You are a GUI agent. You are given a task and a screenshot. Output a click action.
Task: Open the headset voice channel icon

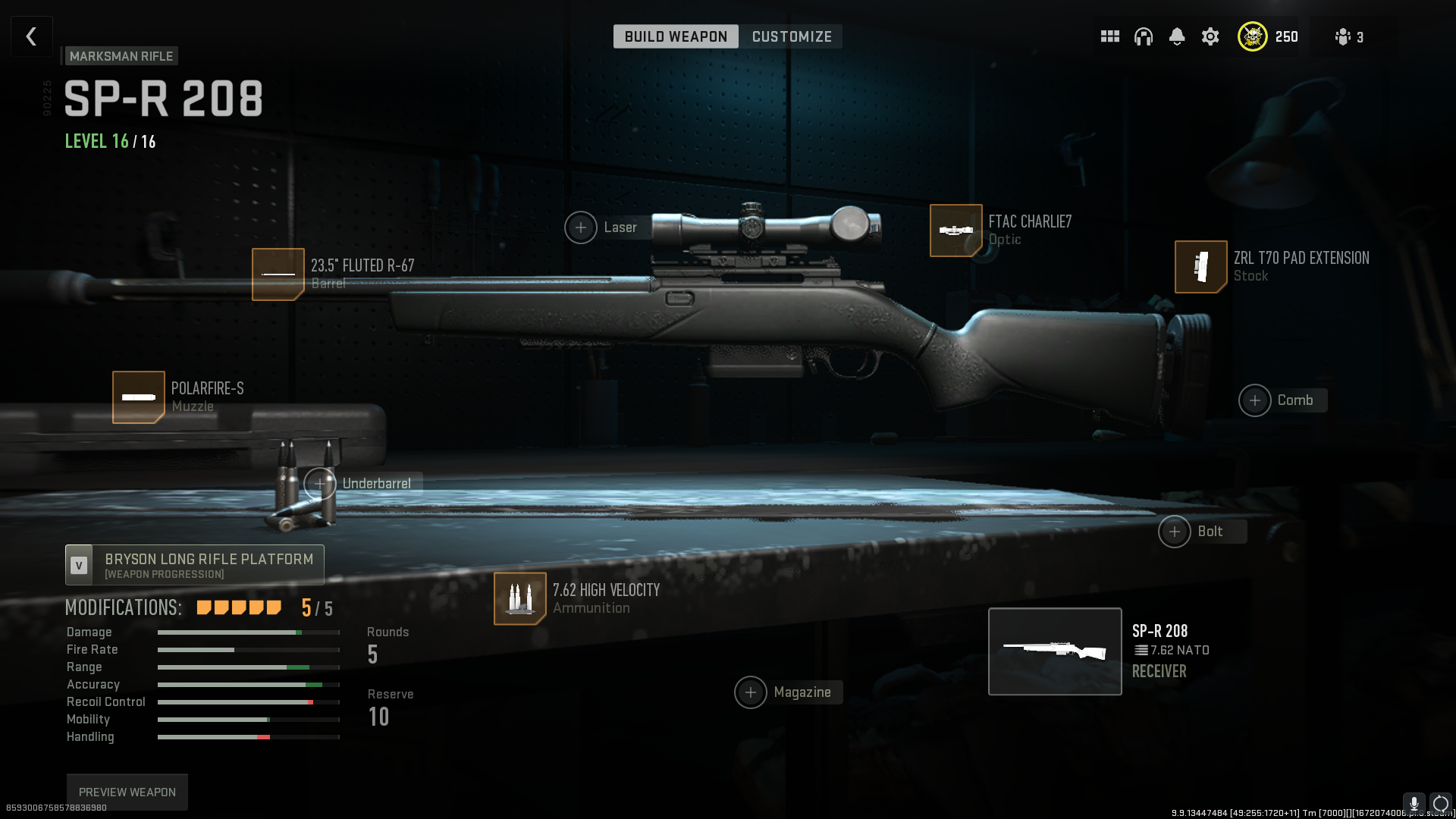pos(1144,36)
